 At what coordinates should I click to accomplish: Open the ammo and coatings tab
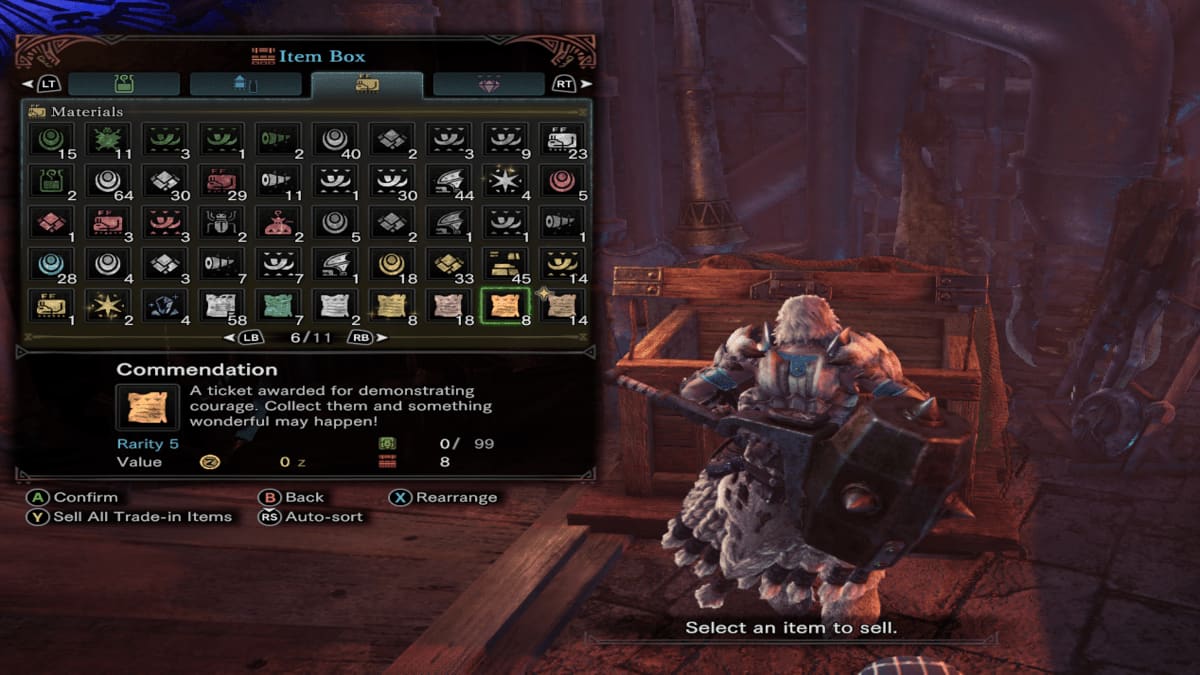click(x=246, y=84)
